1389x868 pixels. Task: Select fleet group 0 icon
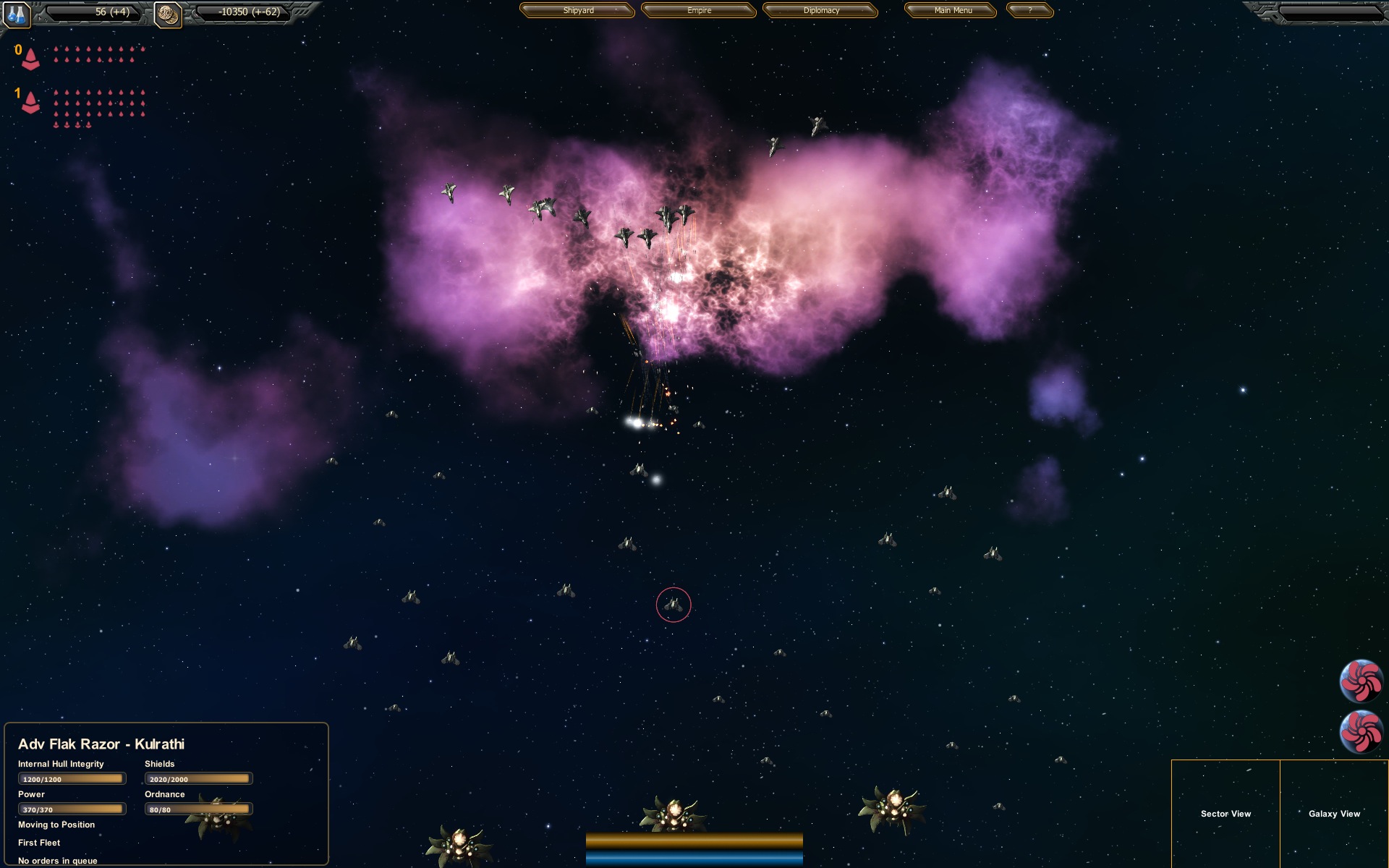click(x=30, y=58)
